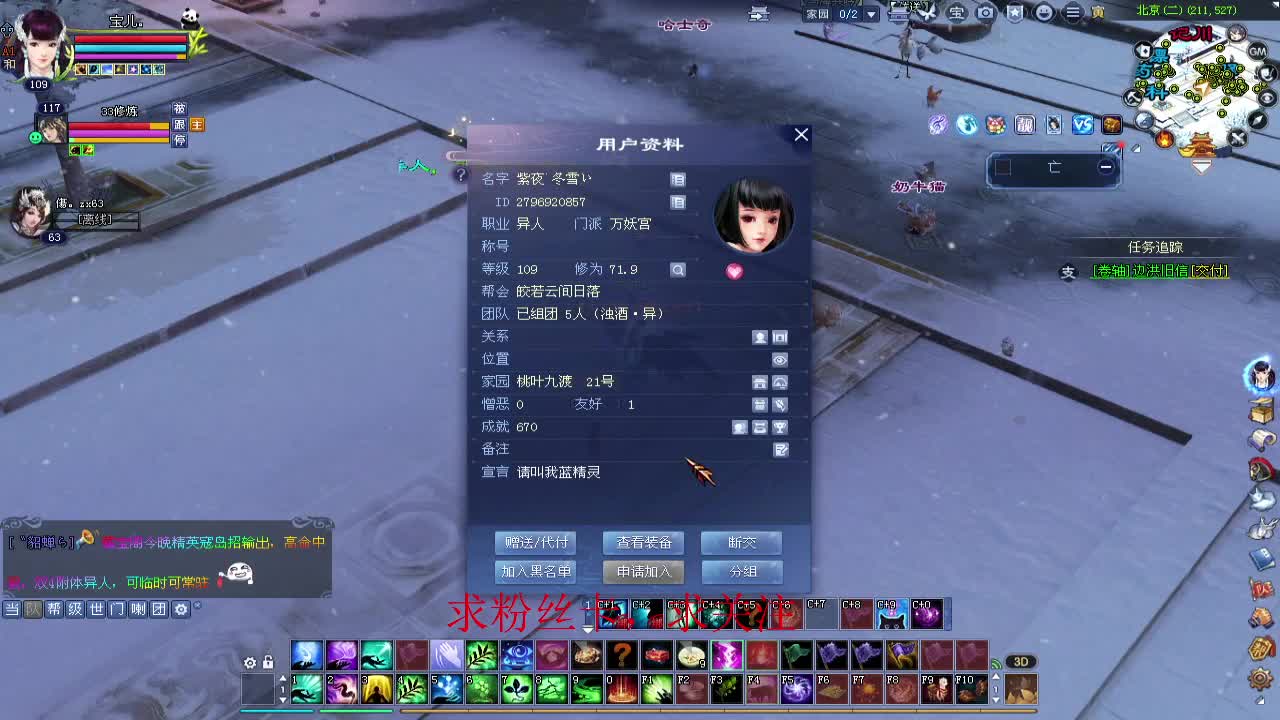Collapse the target frame with the minus button
Viewport: 1280px width, 720px height.
1106,167
